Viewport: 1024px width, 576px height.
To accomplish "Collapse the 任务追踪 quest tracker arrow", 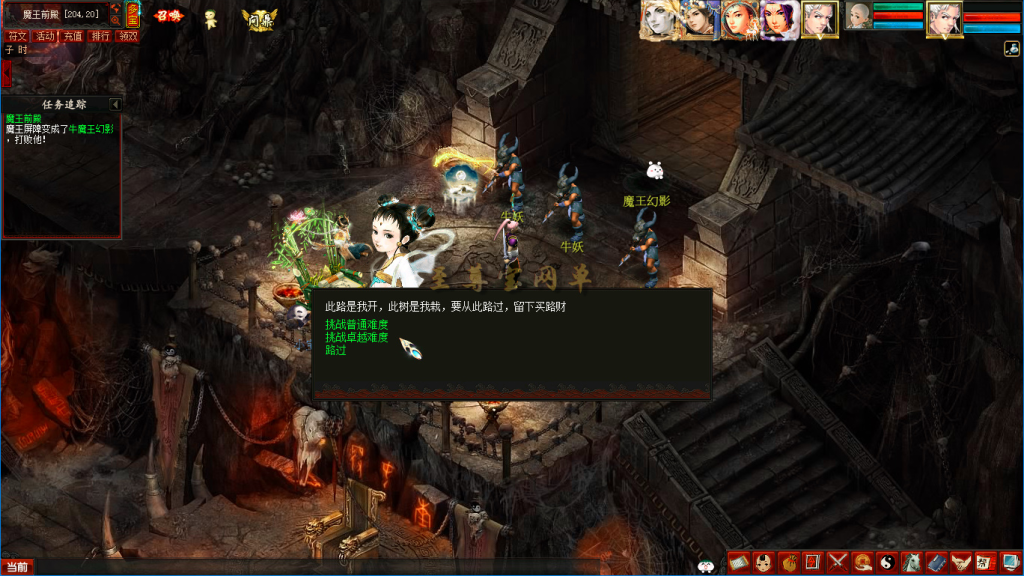I will (x=115, y=104).
